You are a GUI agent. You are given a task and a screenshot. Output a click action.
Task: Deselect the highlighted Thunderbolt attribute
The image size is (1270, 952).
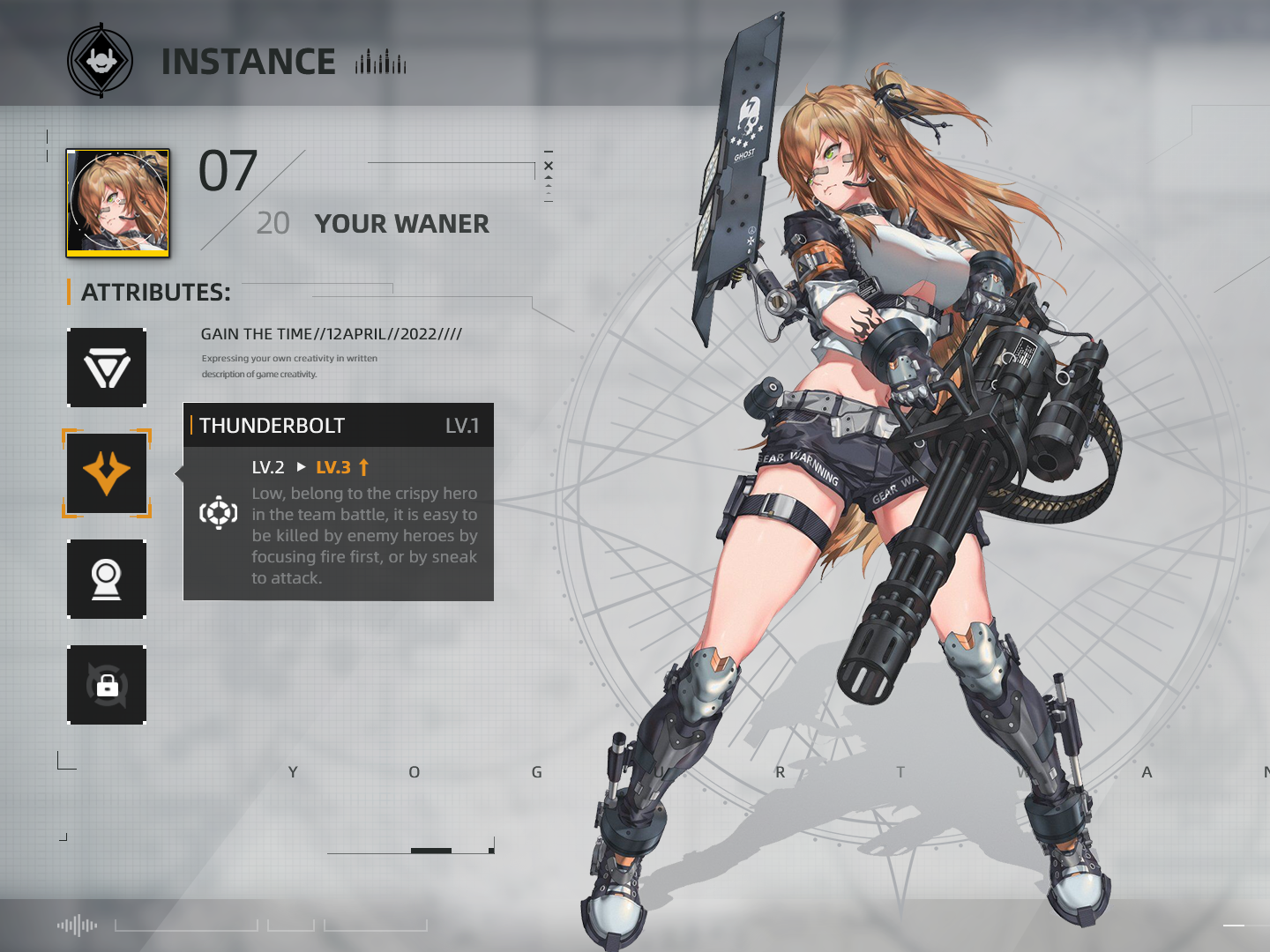pos(107,473)
